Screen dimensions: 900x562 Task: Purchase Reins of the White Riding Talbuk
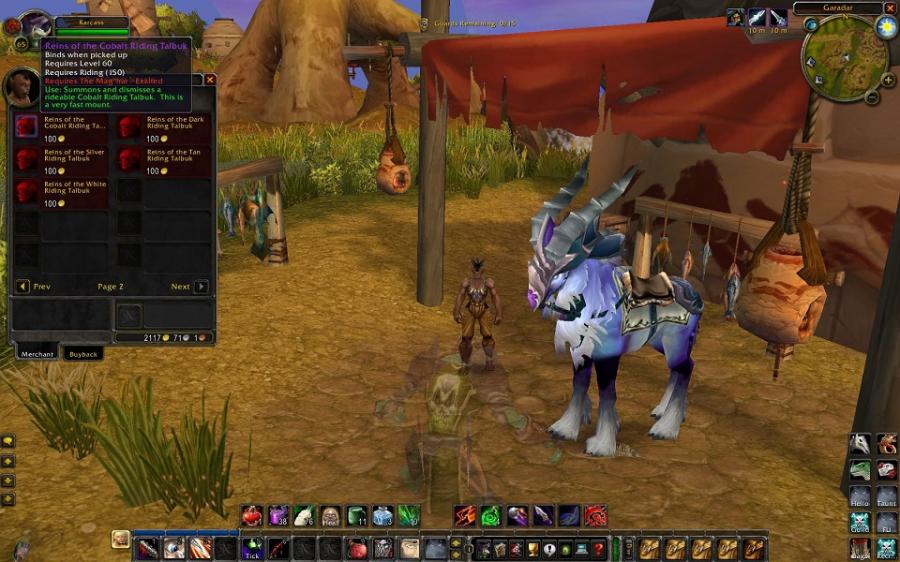pyautogui.click(x=27, y=190)
